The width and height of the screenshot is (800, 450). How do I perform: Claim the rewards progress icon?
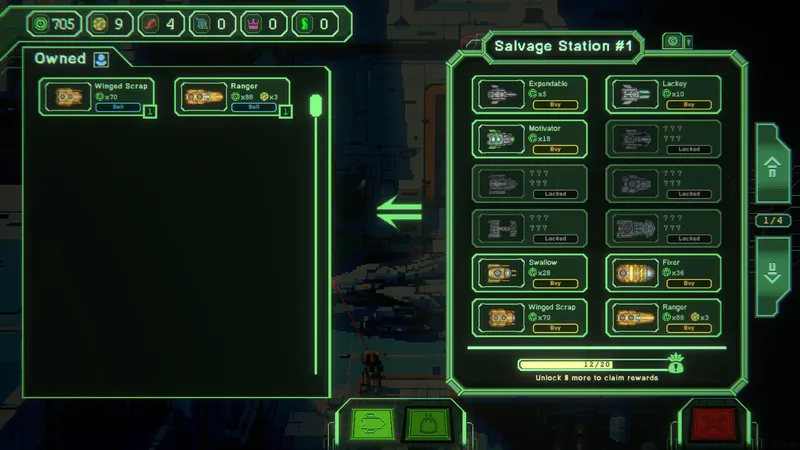coord(677,365)
